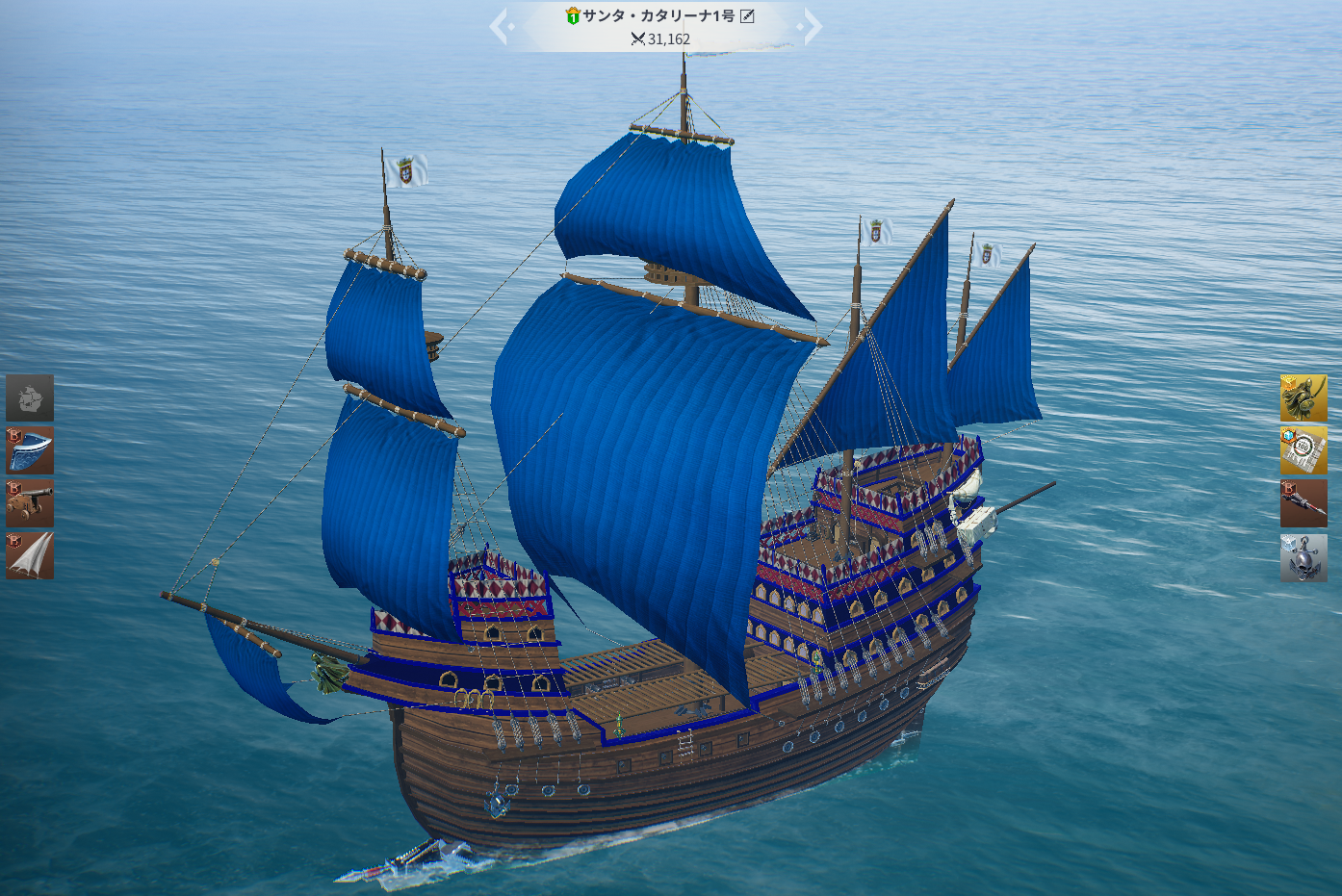Edit the ship name with the pencil icon
1342x896 pixels.
pos(747,15)
